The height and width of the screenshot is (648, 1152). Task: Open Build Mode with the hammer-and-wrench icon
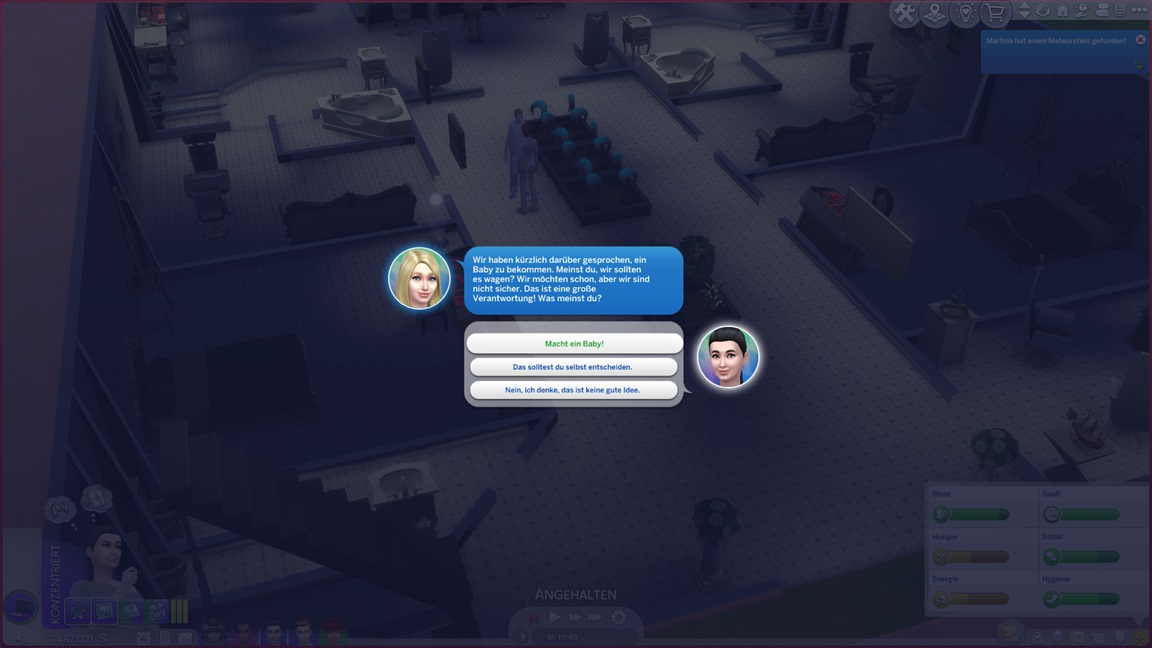point(905,13)
